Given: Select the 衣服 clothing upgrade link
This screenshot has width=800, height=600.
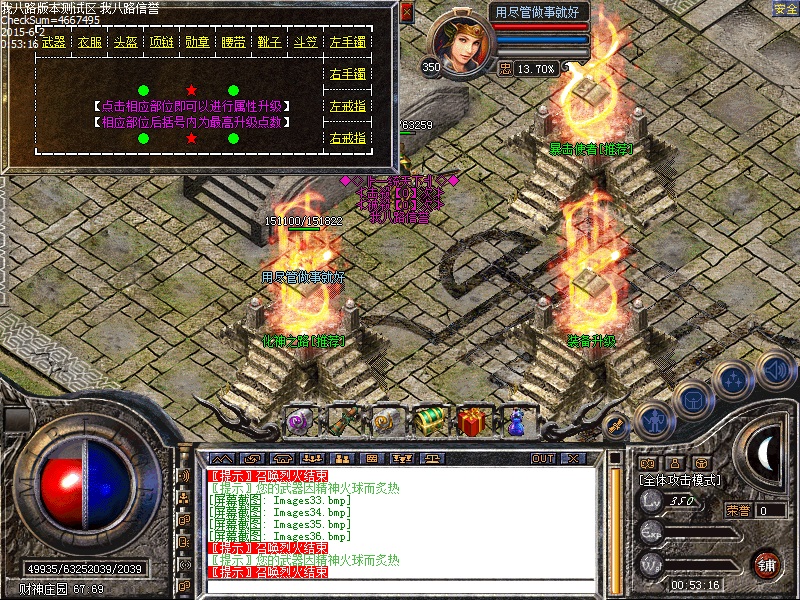Looking at the screenshot, I should 90,43.
